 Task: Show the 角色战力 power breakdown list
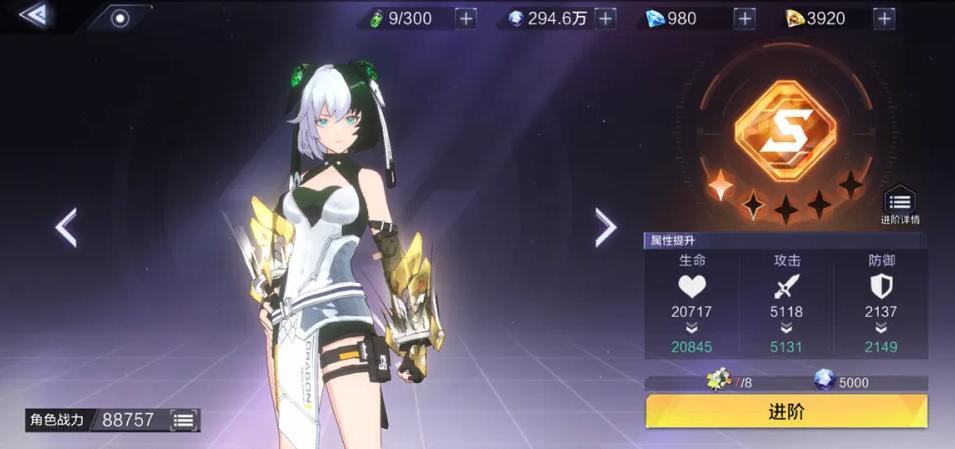pos(183,420)
